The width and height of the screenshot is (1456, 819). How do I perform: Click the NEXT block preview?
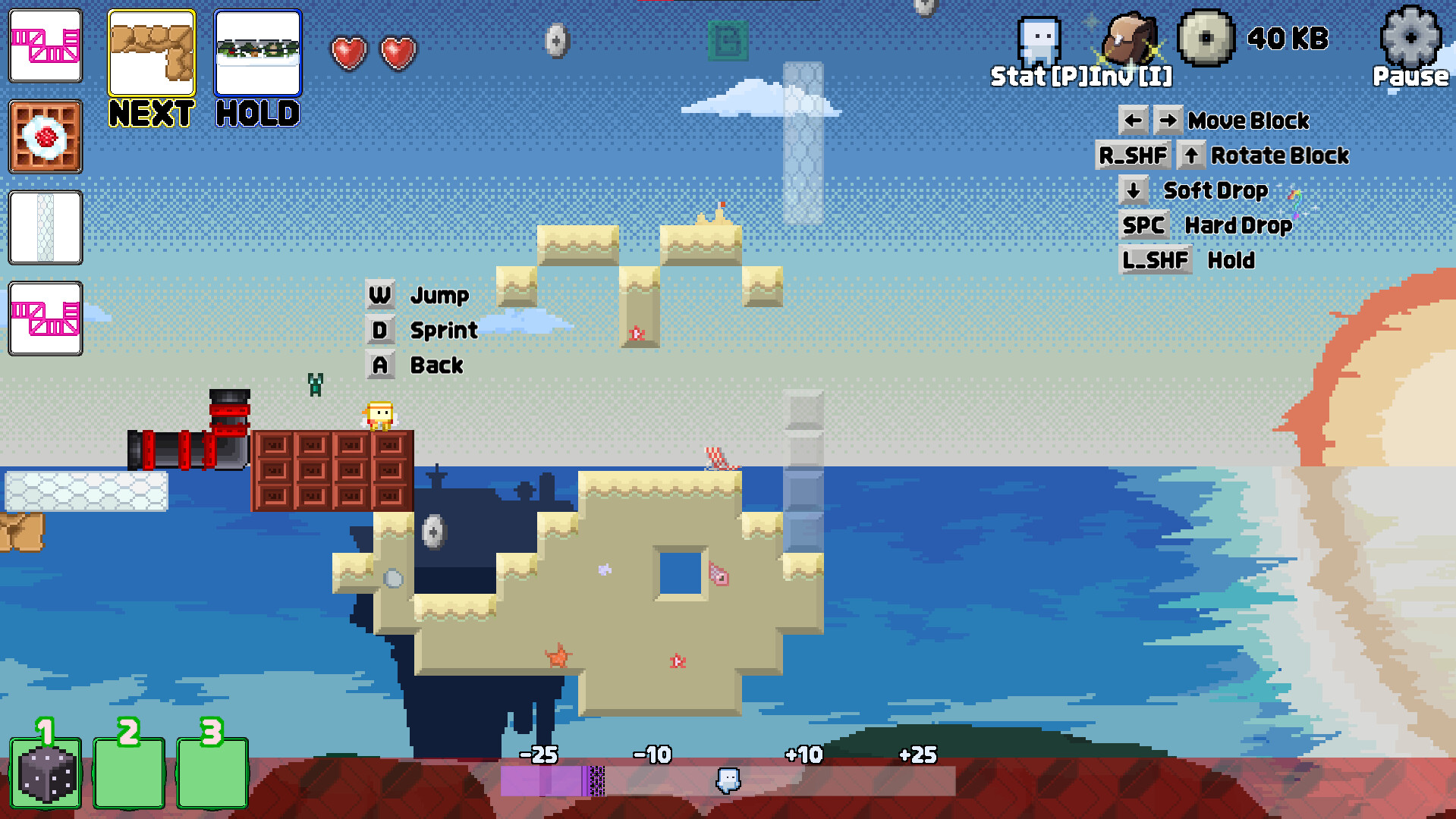(151, 53)
